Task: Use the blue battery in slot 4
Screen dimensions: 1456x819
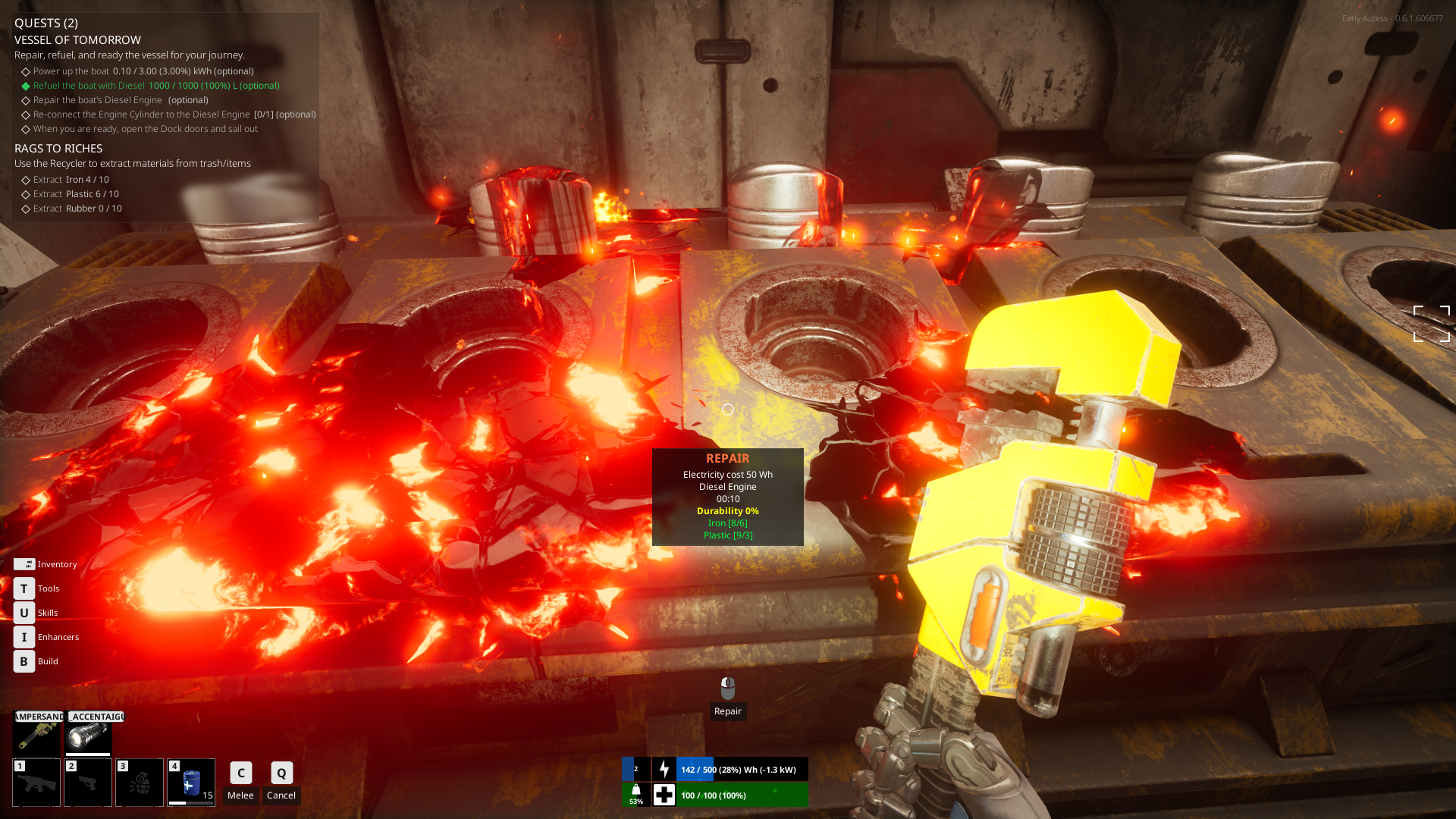Action: click(191, 783)
